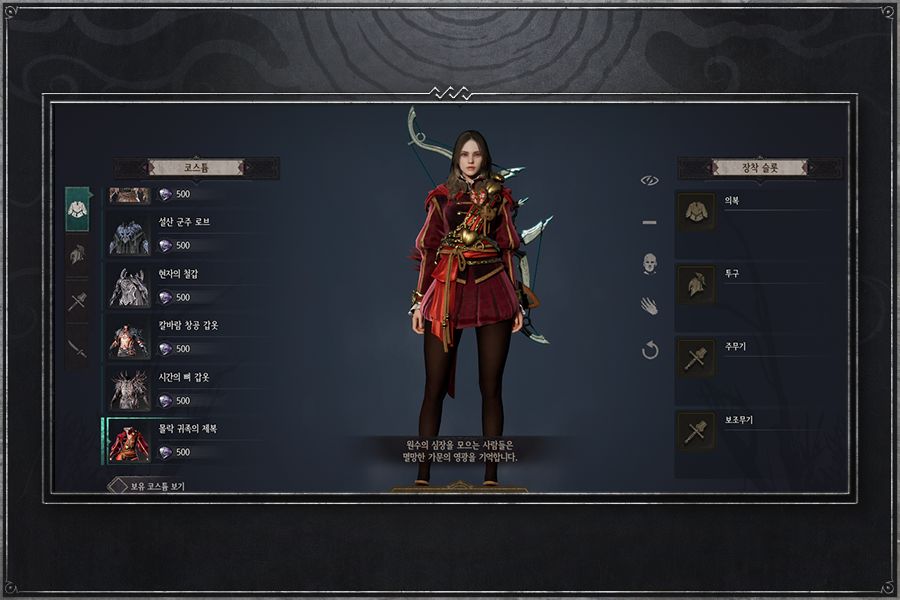Click the minus bar icon
The width and height of the screenshot is (900, 600).
click(x=650, y=222)
